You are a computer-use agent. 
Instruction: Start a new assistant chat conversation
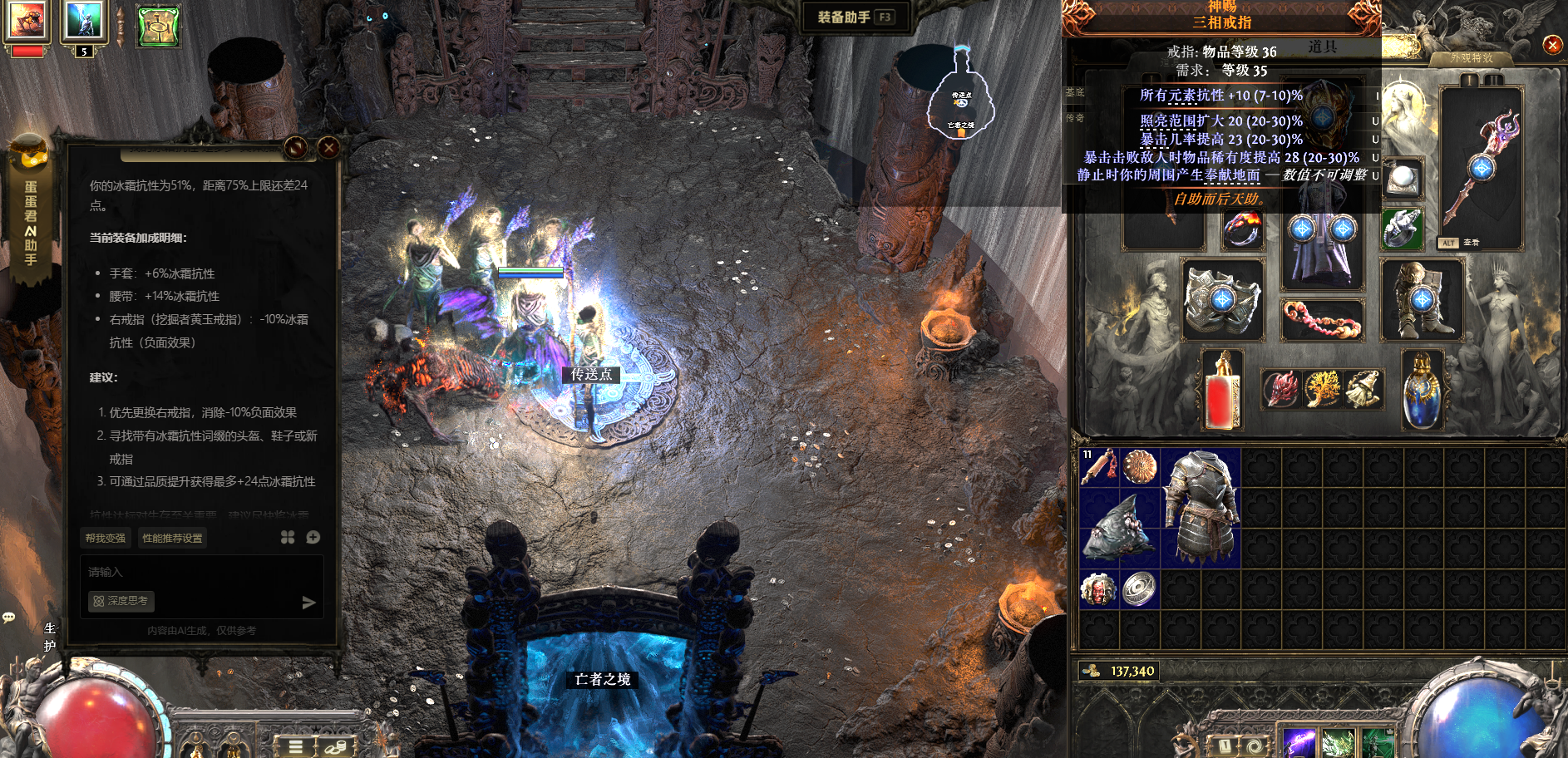tap(313, 538)
